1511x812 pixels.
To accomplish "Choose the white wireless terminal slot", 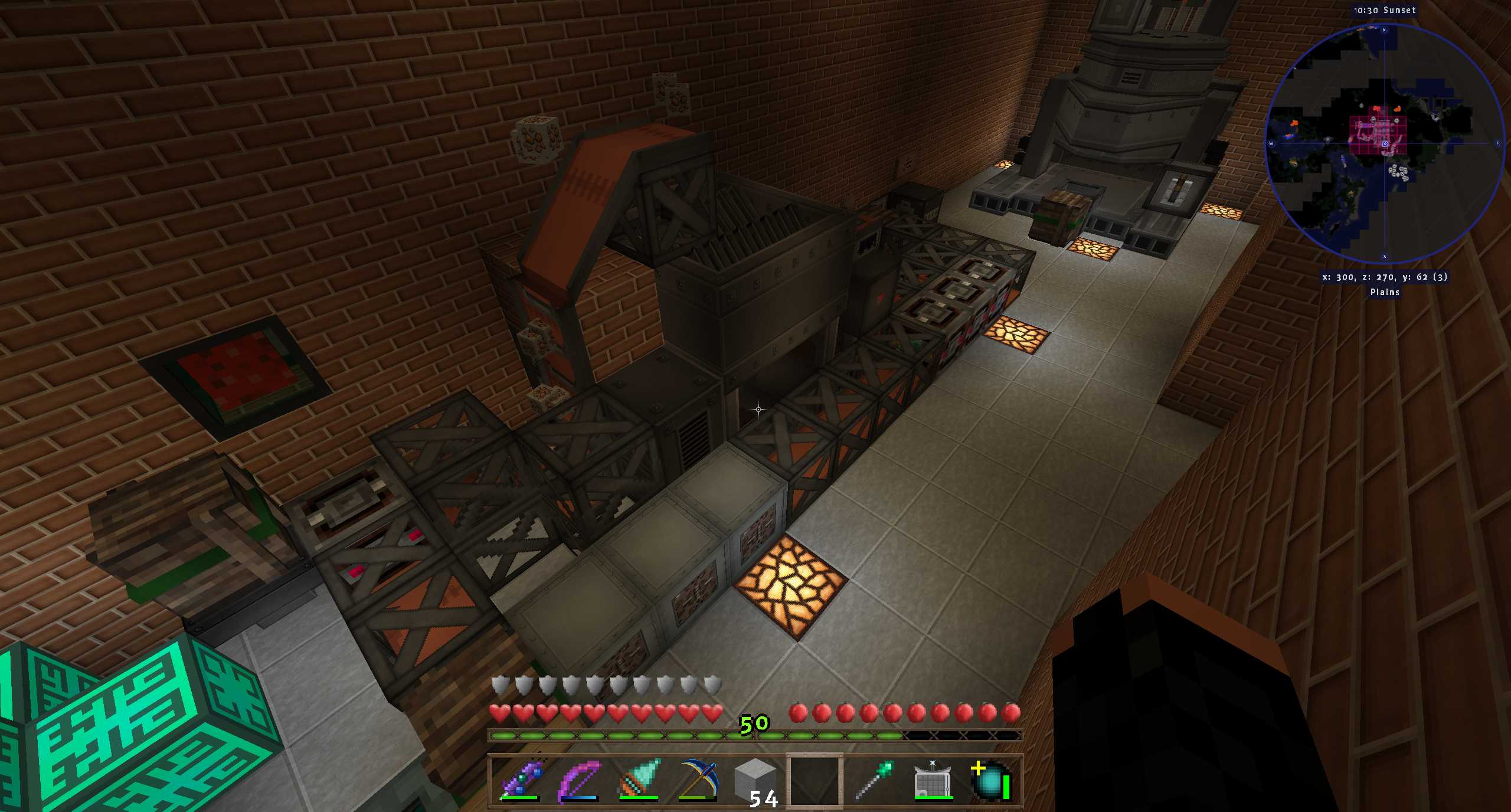I will click(933, 780).
